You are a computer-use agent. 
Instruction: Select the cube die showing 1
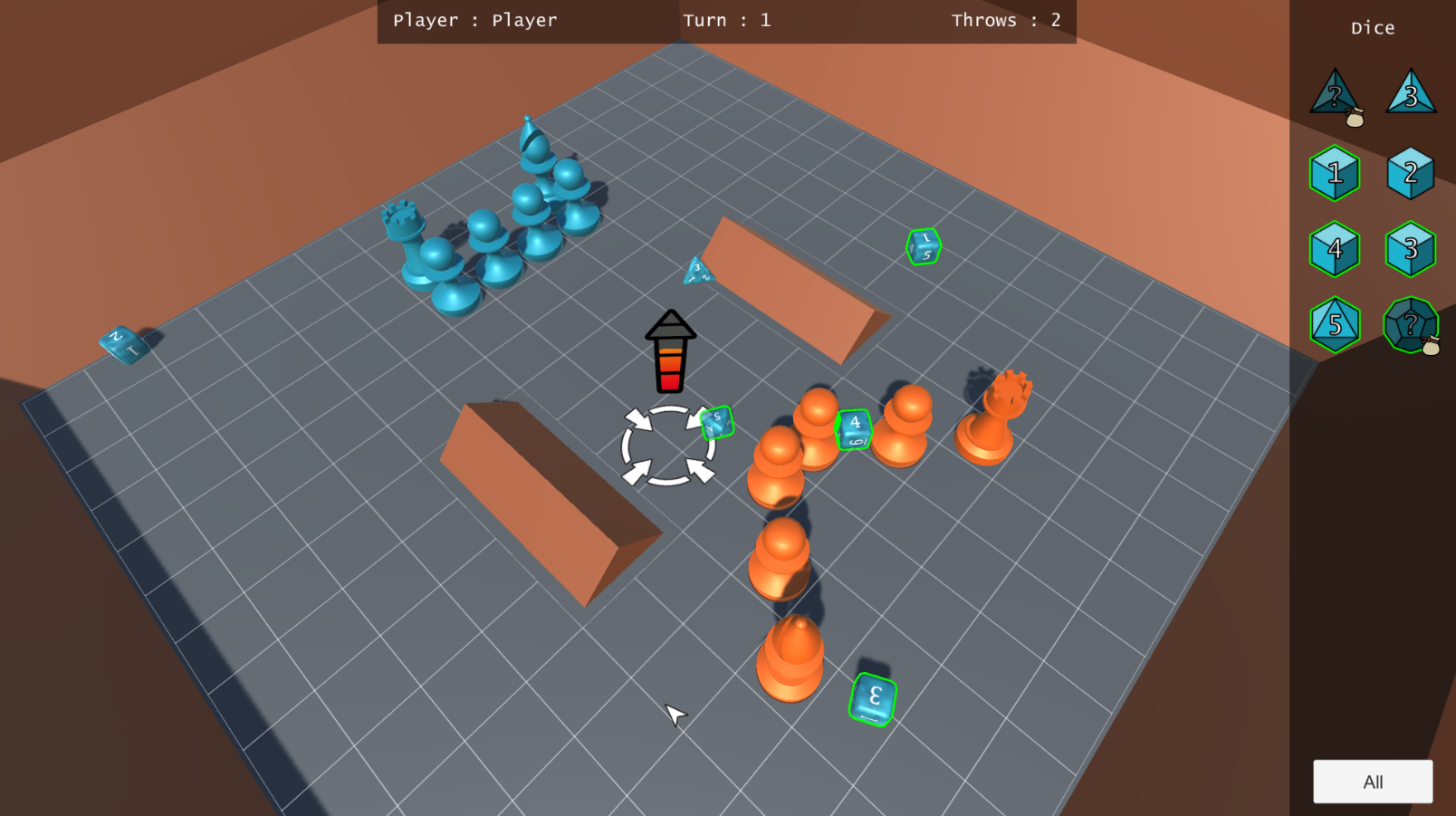[1335, 173]
